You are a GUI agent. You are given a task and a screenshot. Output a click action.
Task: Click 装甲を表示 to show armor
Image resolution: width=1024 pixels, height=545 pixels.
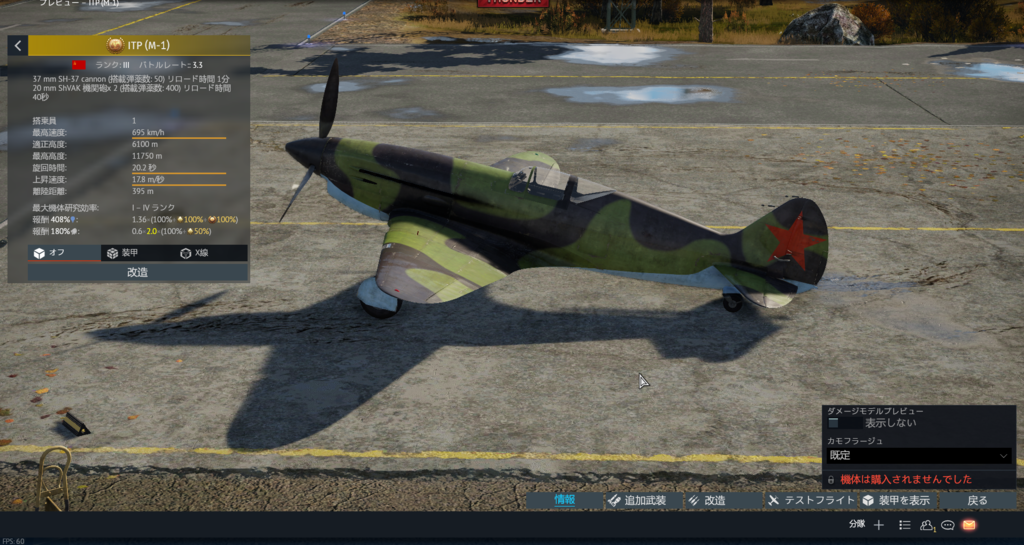(x=897, y=500)
